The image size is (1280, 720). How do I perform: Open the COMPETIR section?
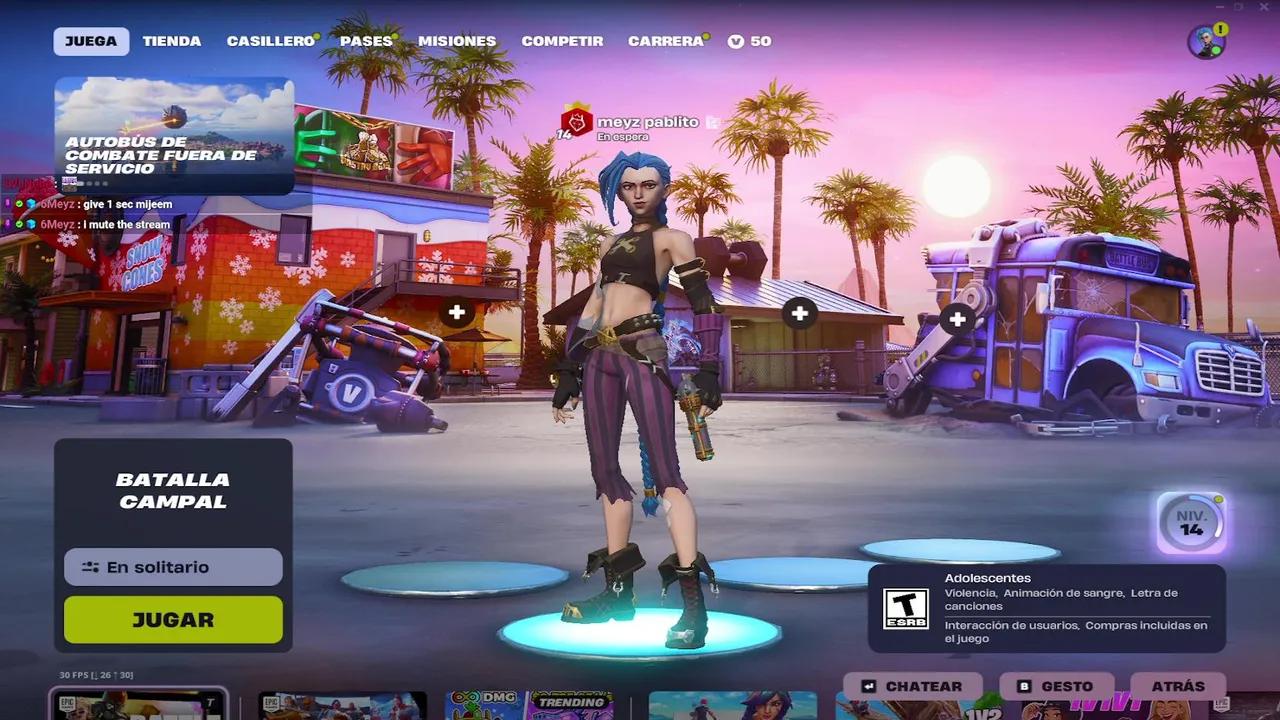(561, 41)
